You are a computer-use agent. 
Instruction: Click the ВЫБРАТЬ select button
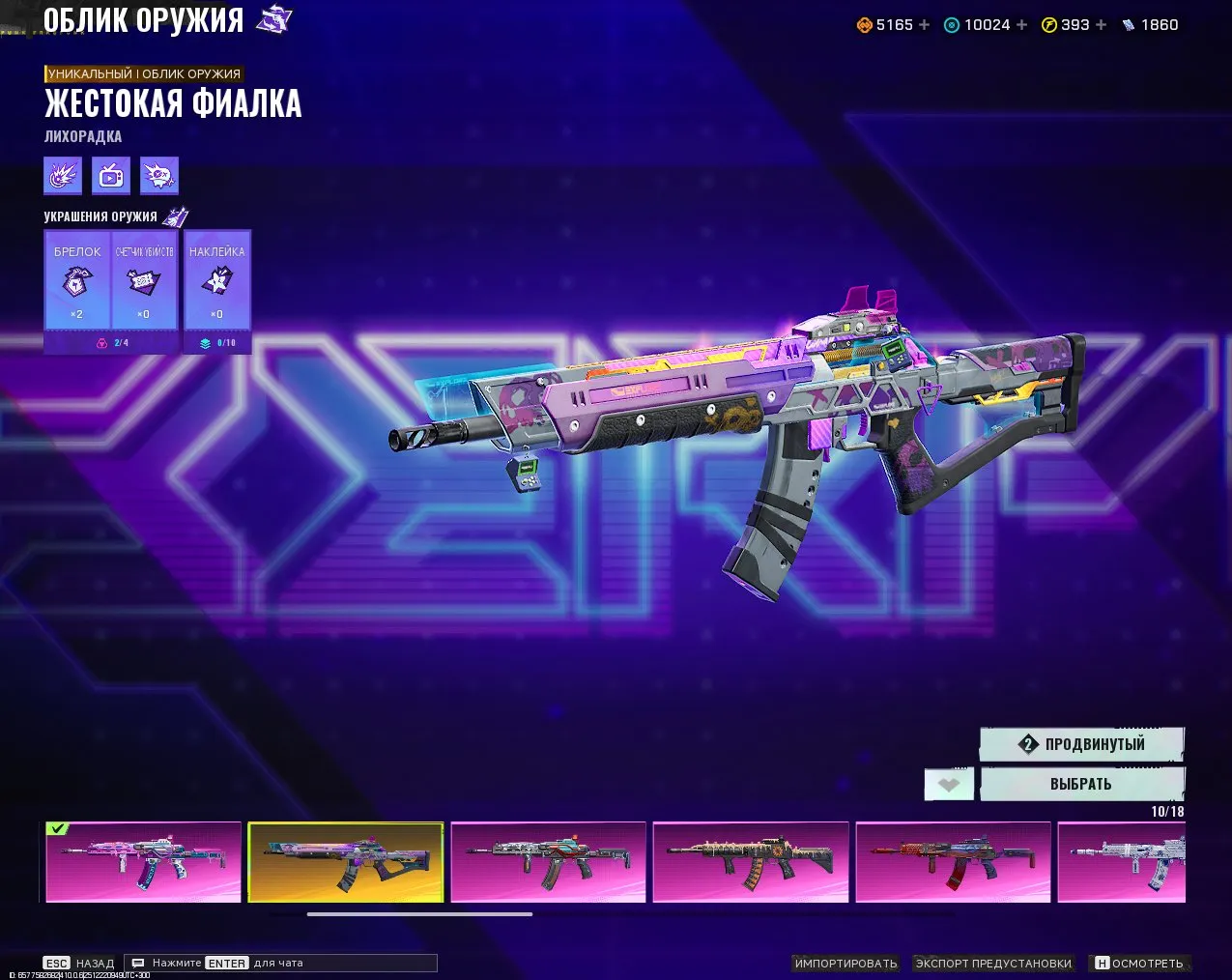1081,784
